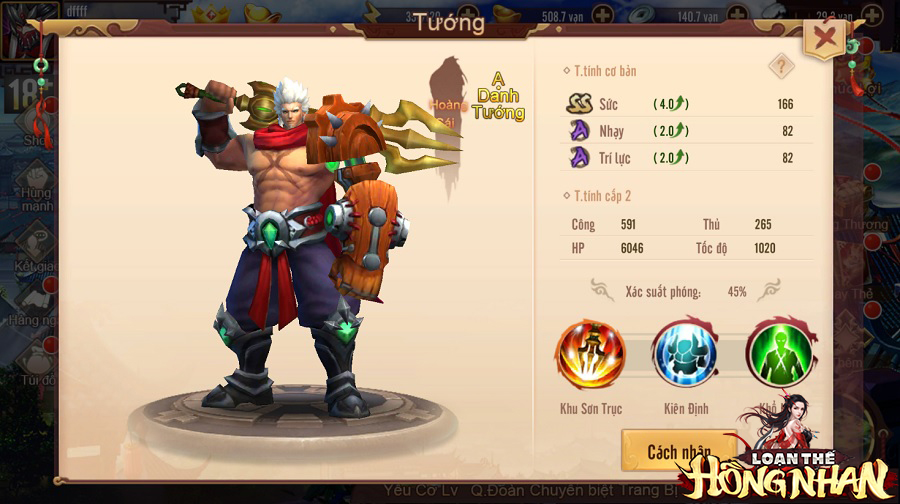The width and height of the screenshot is (900, 504).
Task: Open the question mark help for basic attributes
Action: point(781,67)
